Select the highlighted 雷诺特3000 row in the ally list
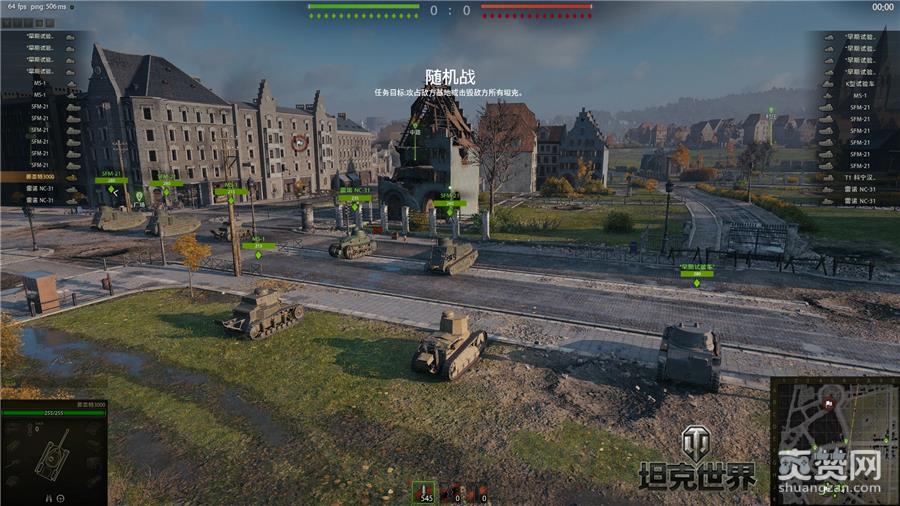Image resolution: width=900 pixels, height=506 pixels. click(x=40, y=176)
